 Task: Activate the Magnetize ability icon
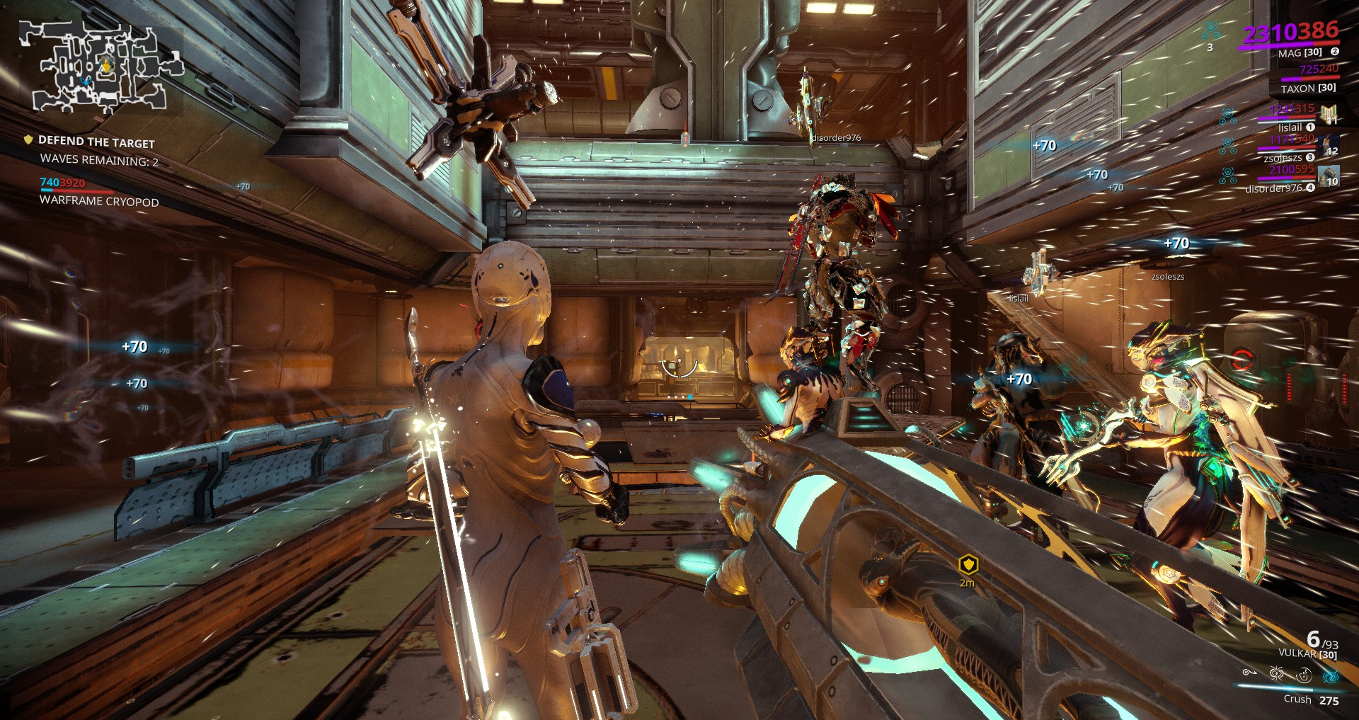tap(1276, 675)
